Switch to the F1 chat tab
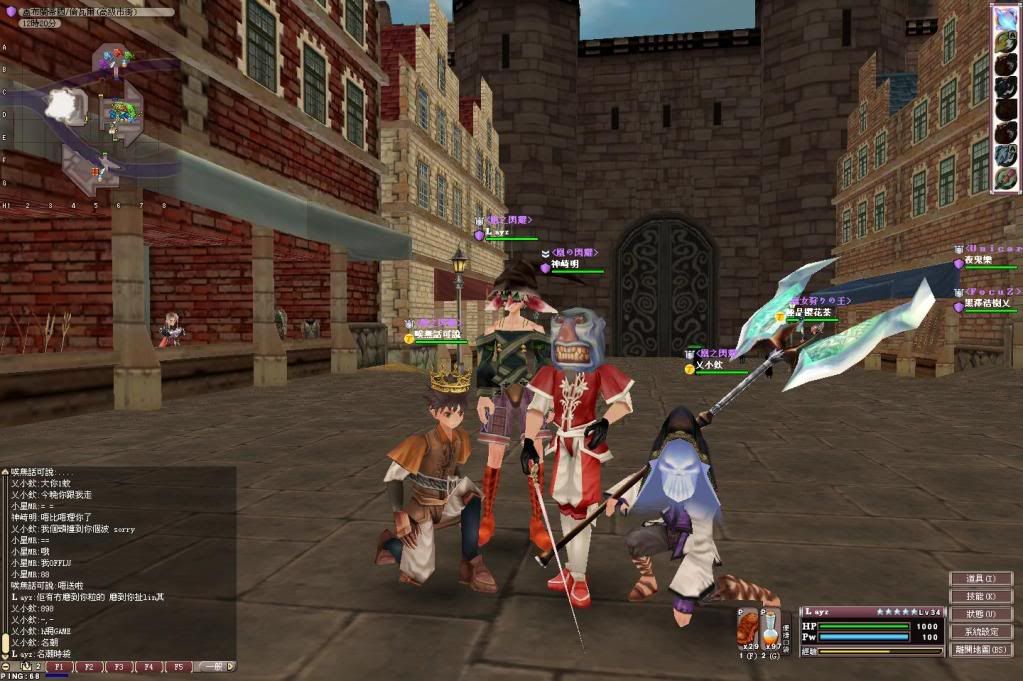Screen dimensions: 1023x681 click(59, 666)
